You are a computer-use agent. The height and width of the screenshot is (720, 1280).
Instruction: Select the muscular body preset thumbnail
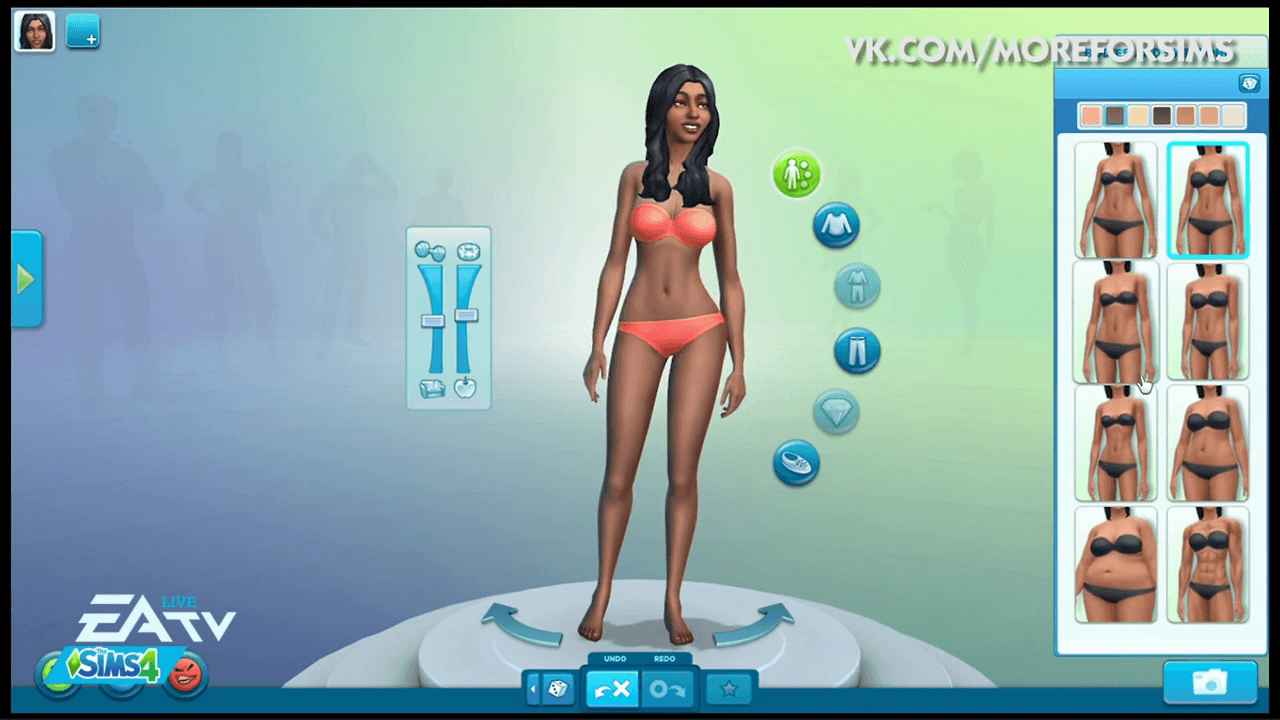(x=1207, y=565)
